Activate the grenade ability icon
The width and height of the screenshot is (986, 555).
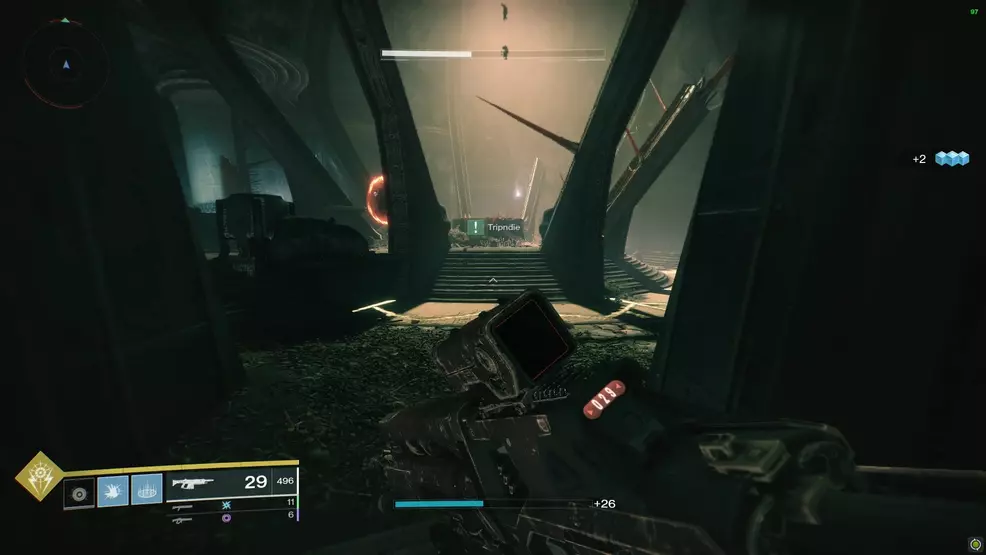pyautogui.click(x=79, y=490)
